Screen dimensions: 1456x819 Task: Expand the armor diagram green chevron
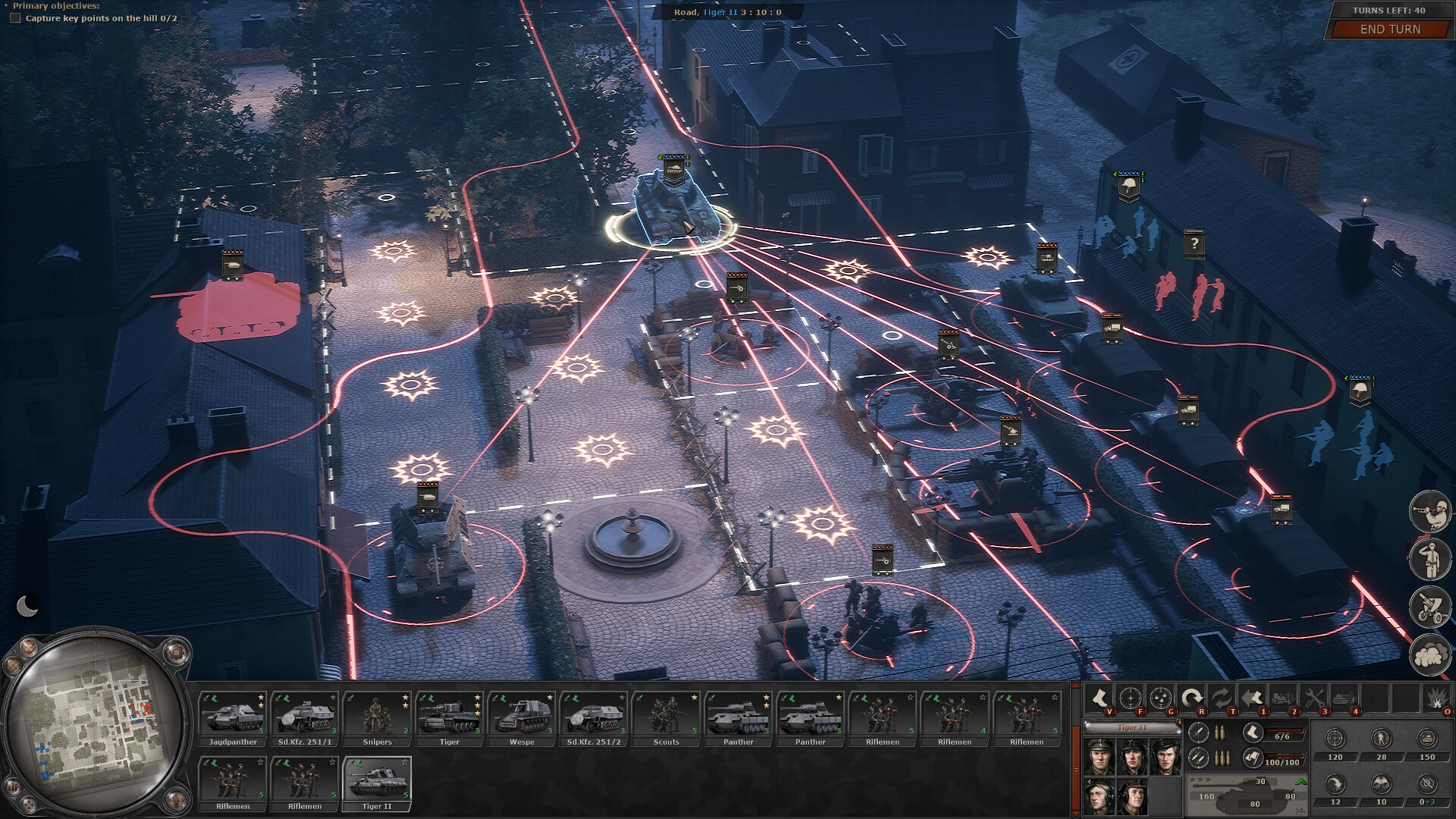(1300, 783)
